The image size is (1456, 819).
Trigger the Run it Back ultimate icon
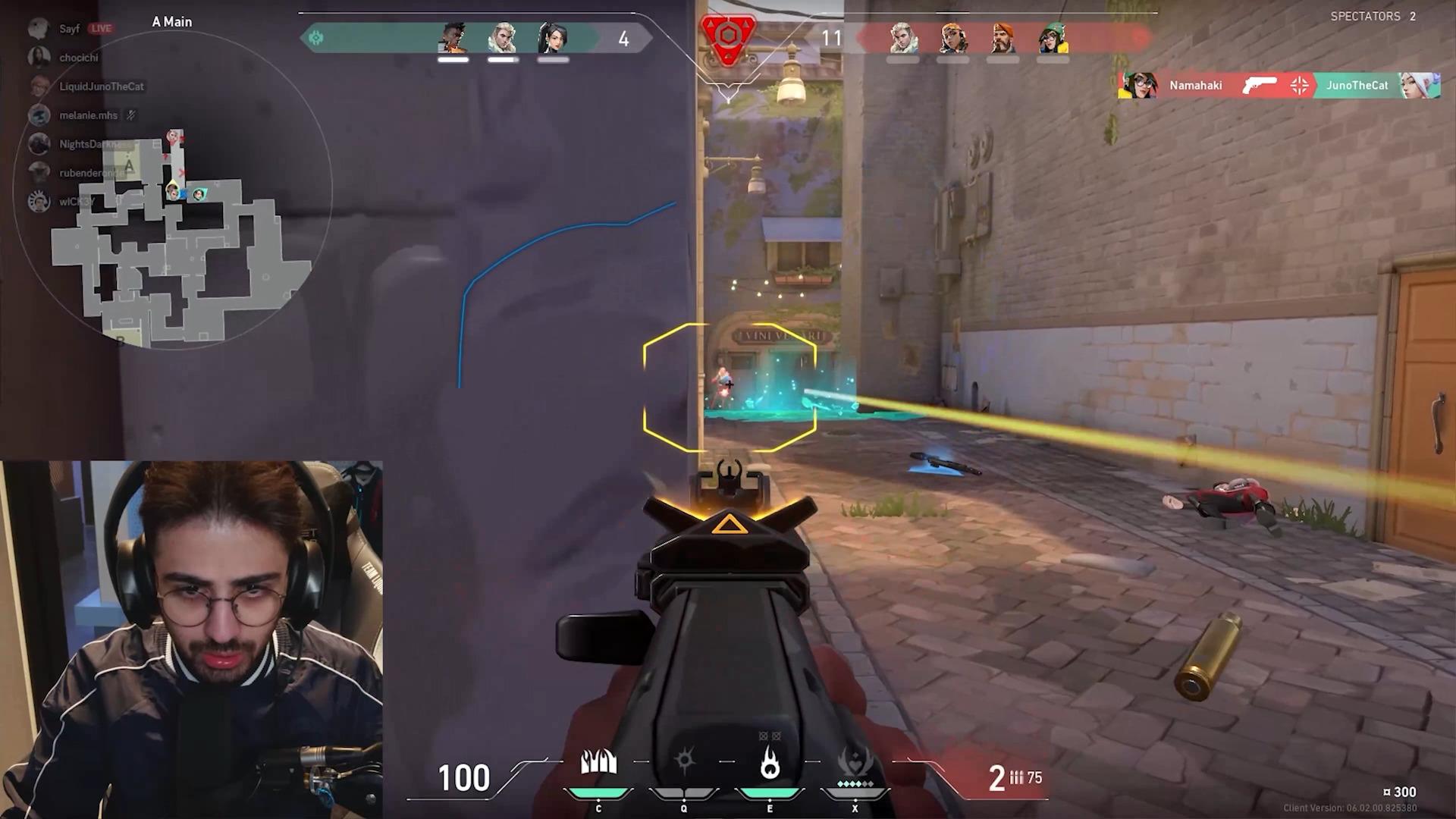855,763
